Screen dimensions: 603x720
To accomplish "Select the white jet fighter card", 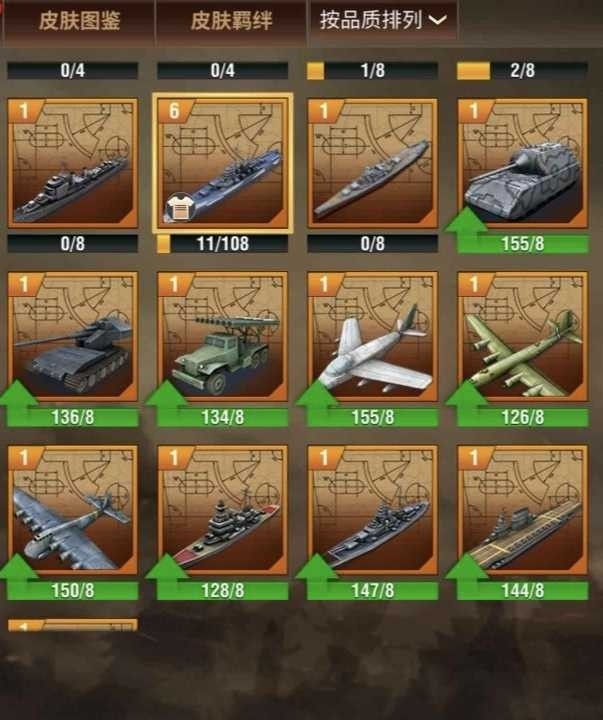I will coord(372,337).
